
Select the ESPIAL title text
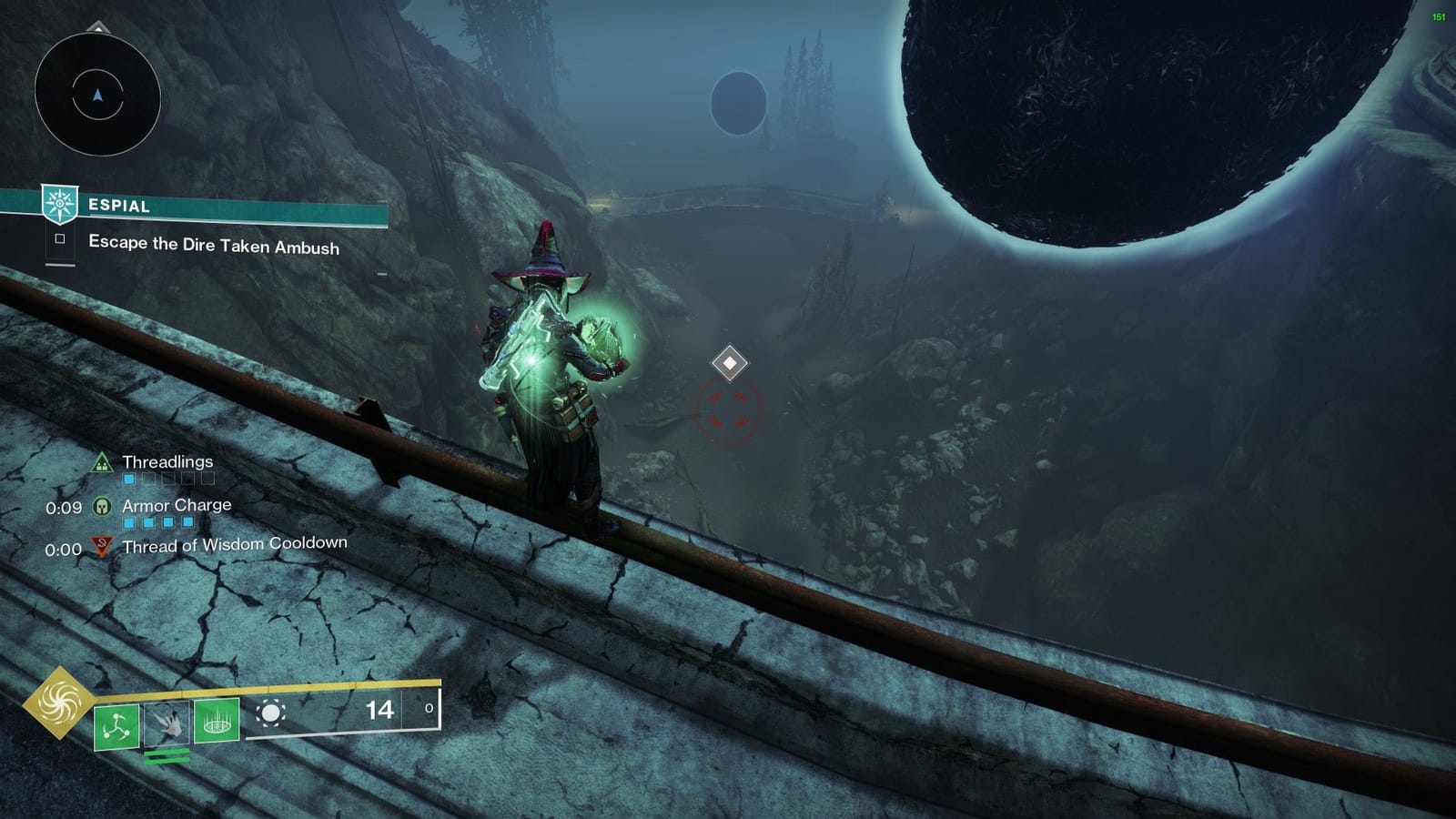click(x=119, y=206)
